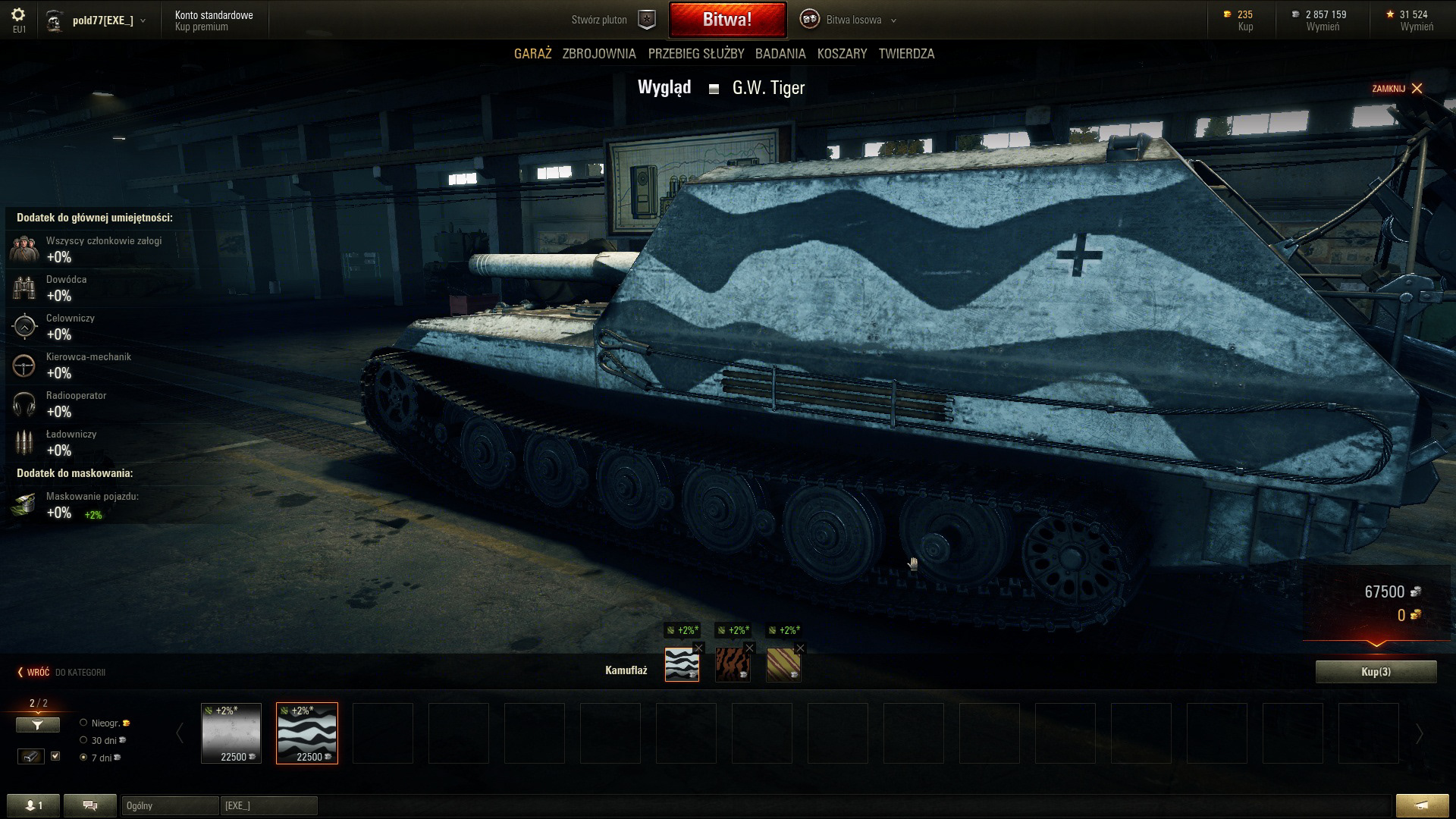
Task: Pick the wavy striped winter camouflage thumbnail
Action: pyautogui.click(x=307, y=733)
